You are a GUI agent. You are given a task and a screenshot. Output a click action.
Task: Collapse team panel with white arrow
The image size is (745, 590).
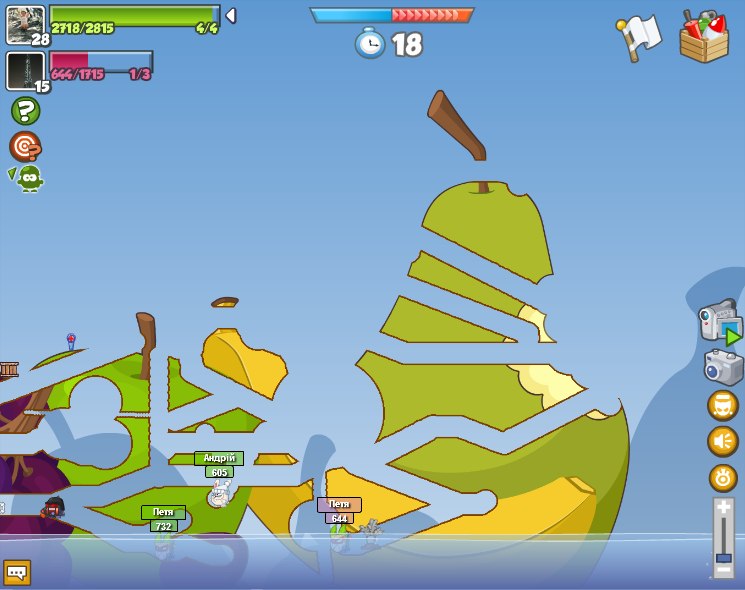[231, 16]
